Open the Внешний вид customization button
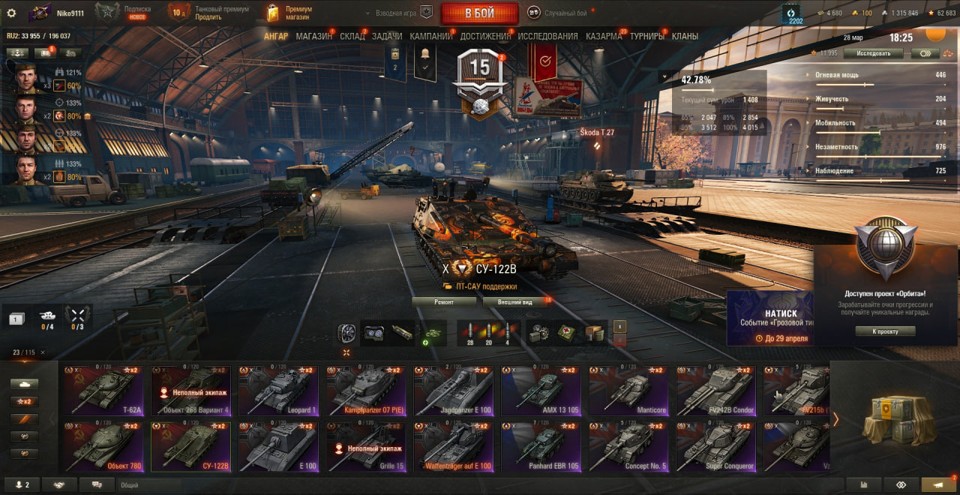This screenshot has width=960, height=495. [x=514, y=300]
